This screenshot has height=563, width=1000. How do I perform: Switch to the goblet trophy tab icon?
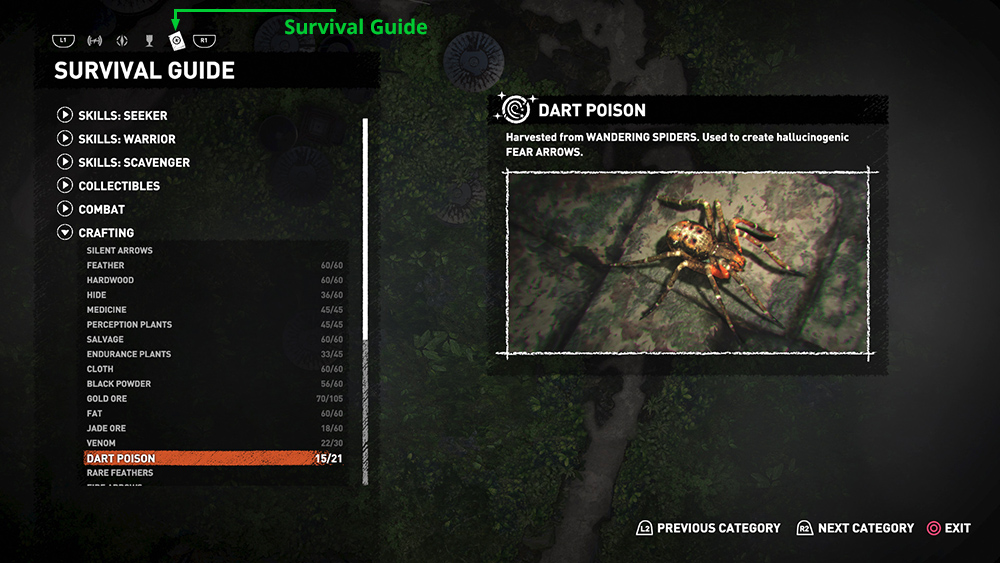tap(149, 41)
